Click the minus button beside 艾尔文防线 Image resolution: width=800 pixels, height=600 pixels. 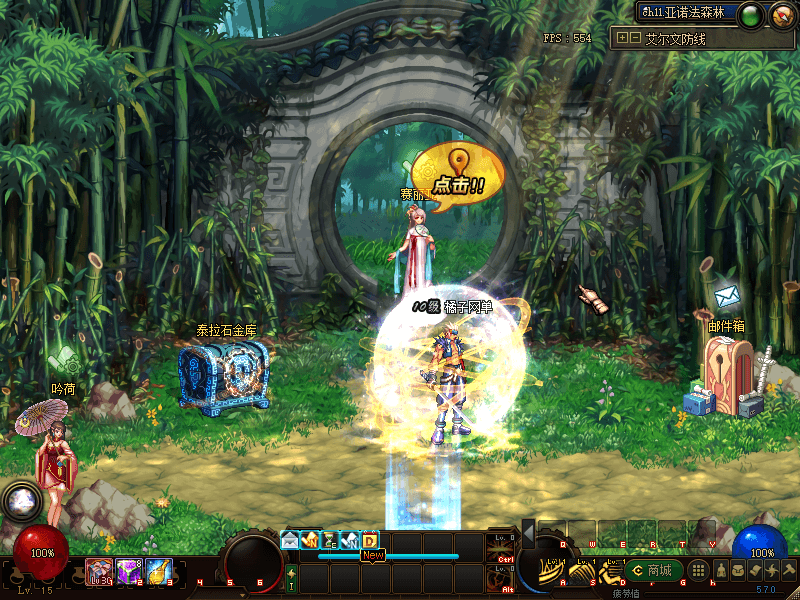pos(634,38)
